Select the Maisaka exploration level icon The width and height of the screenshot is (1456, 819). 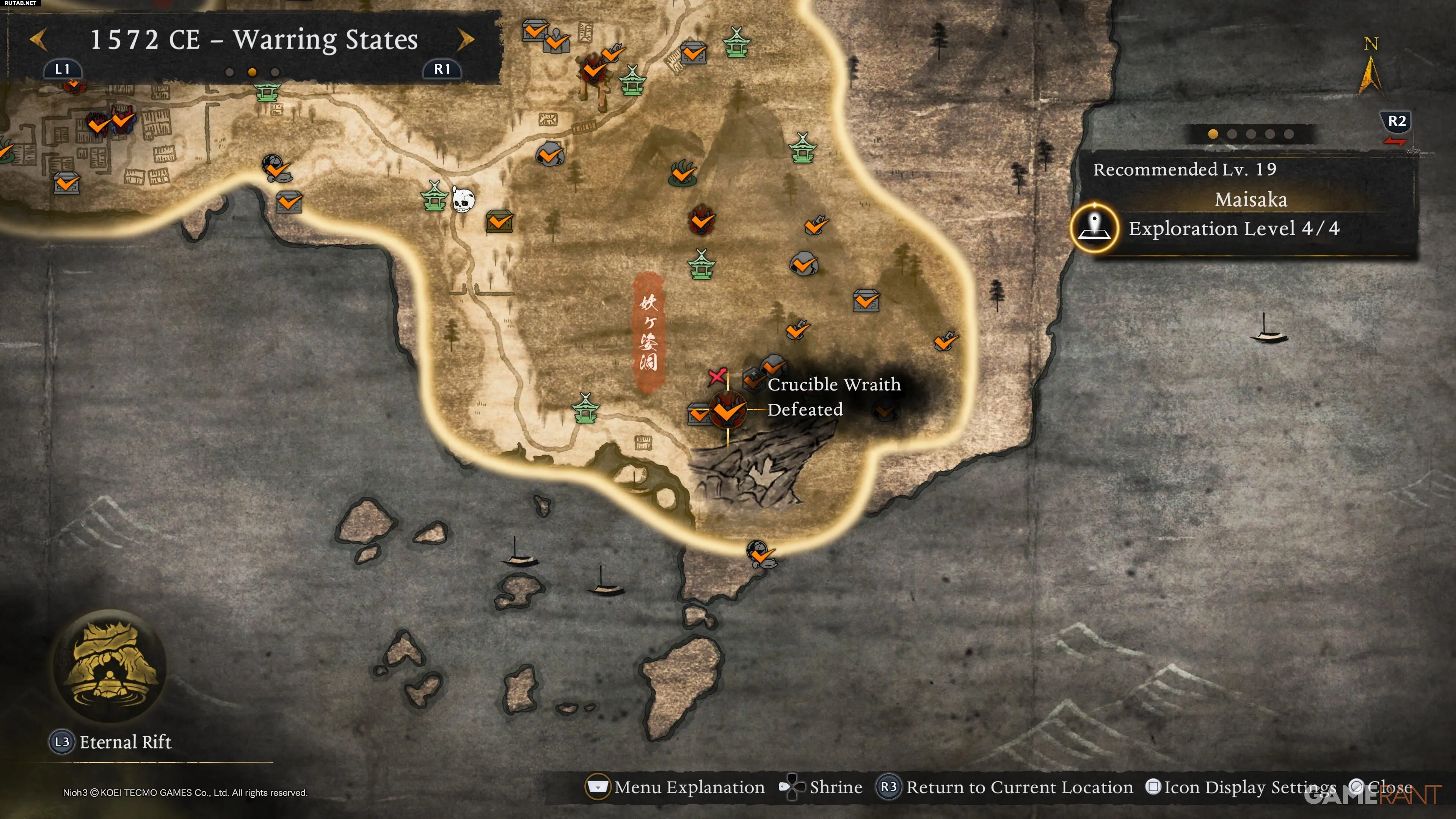pyautogui.click(x=1094, y=228)
